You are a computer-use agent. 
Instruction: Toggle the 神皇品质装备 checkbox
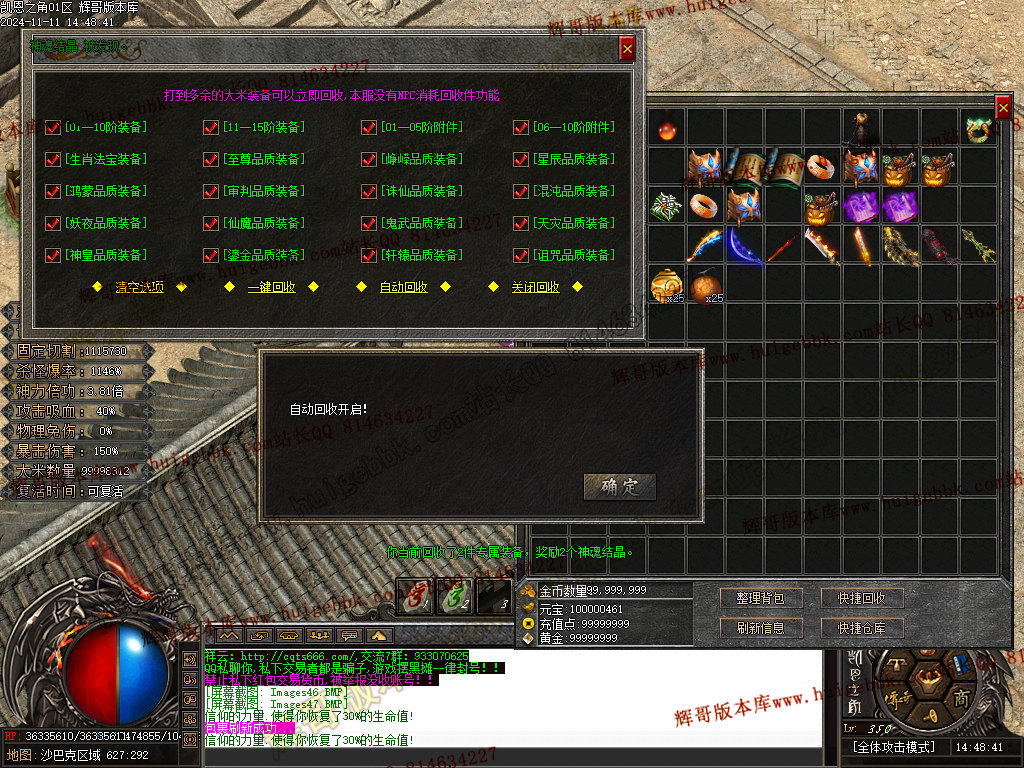click(53, 255)
